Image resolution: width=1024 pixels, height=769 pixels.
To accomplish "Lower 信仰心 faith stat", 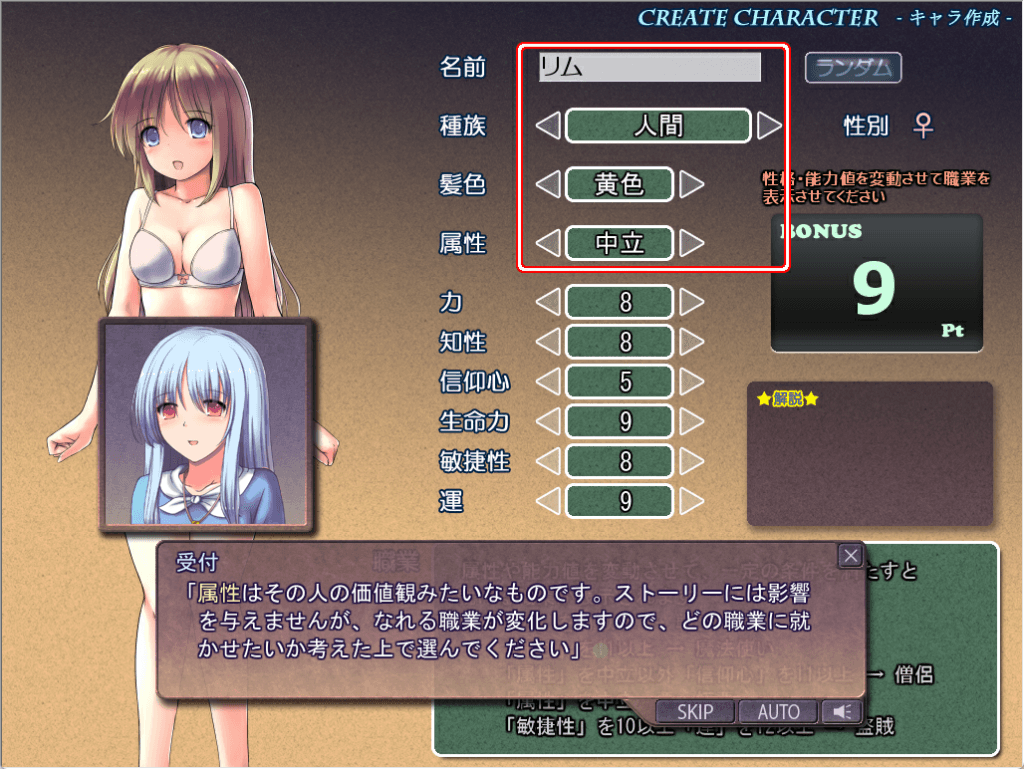I will (548, 381).
